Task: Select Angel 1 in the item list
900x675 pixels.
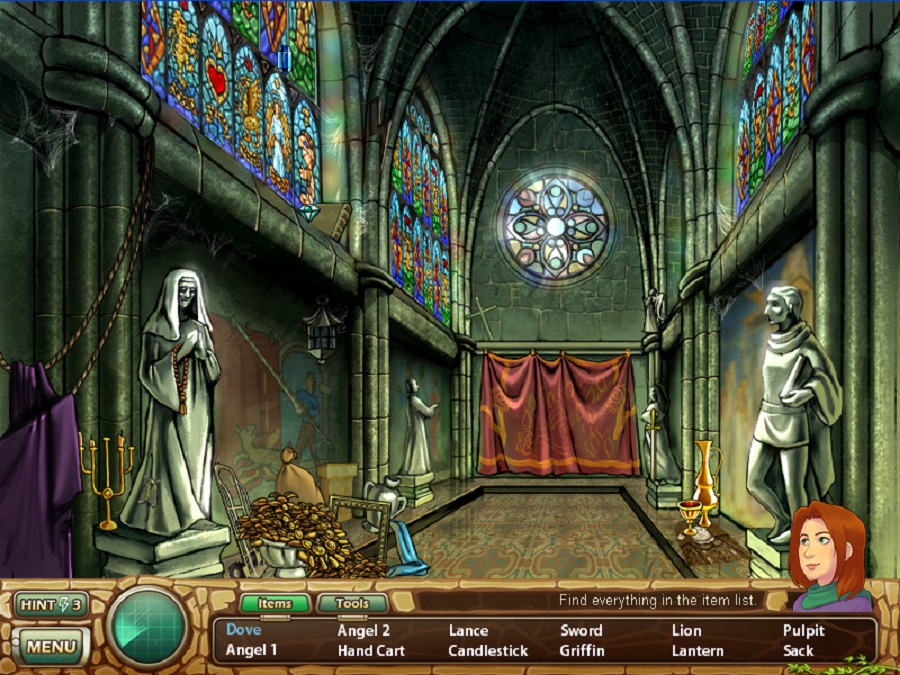Action: point(251,650)
